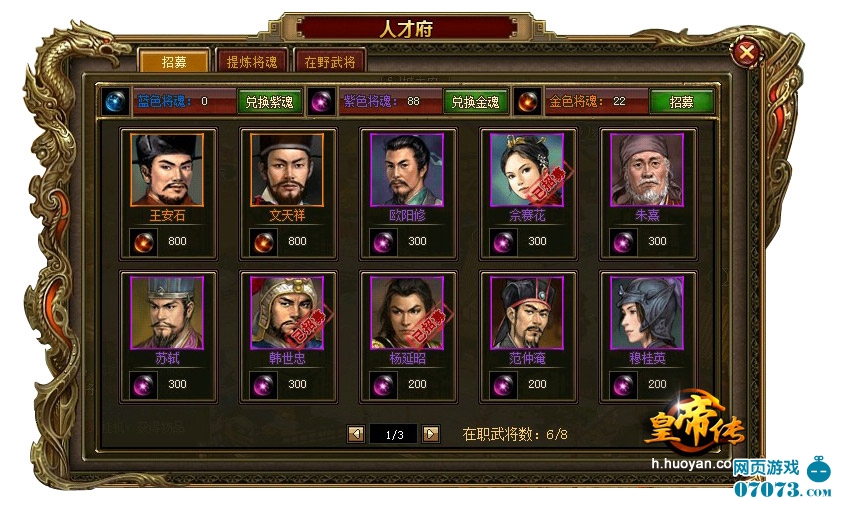Click the 兑换紫魂 exchange button
The height and width of the screenshot is (507, 841).
pyautogui.click(x=269, y=101)
